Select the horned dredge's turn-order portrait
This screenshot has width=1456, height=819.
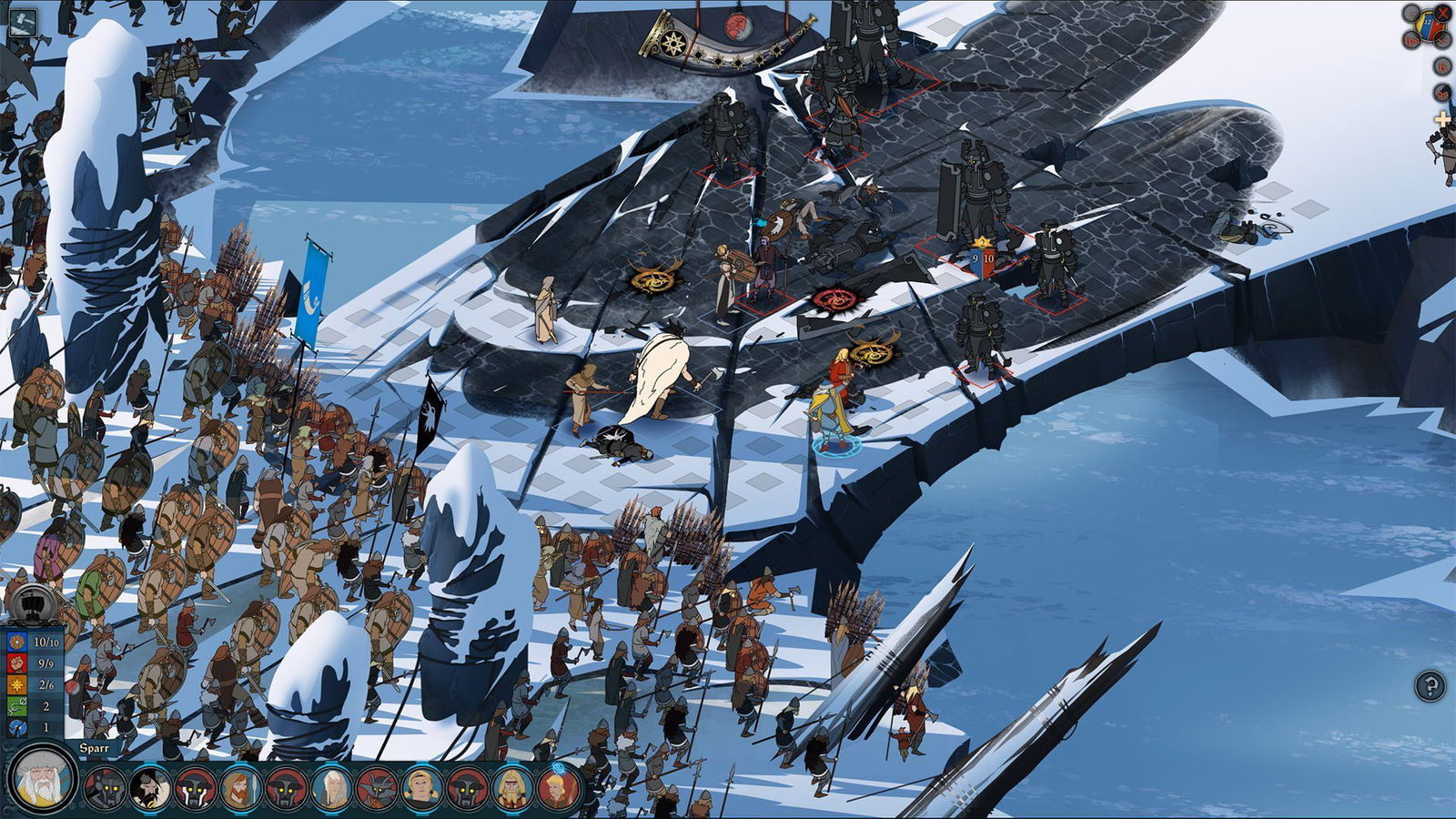[x=377, y=788]
